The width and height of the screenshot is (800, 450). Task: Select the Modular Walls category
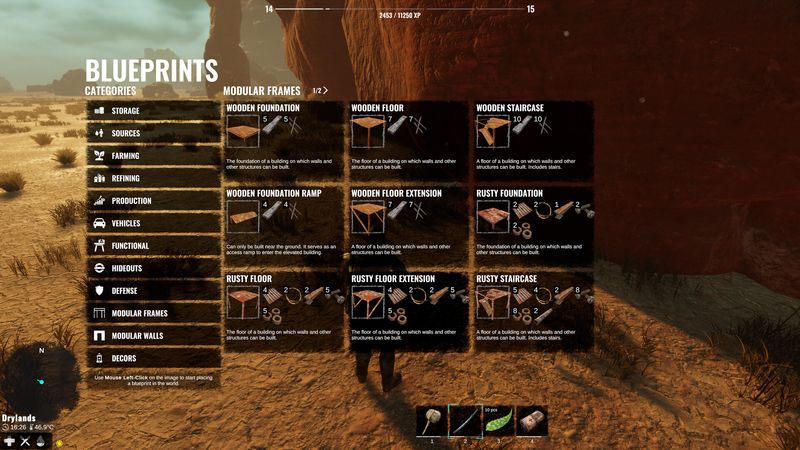pos(152,336)
